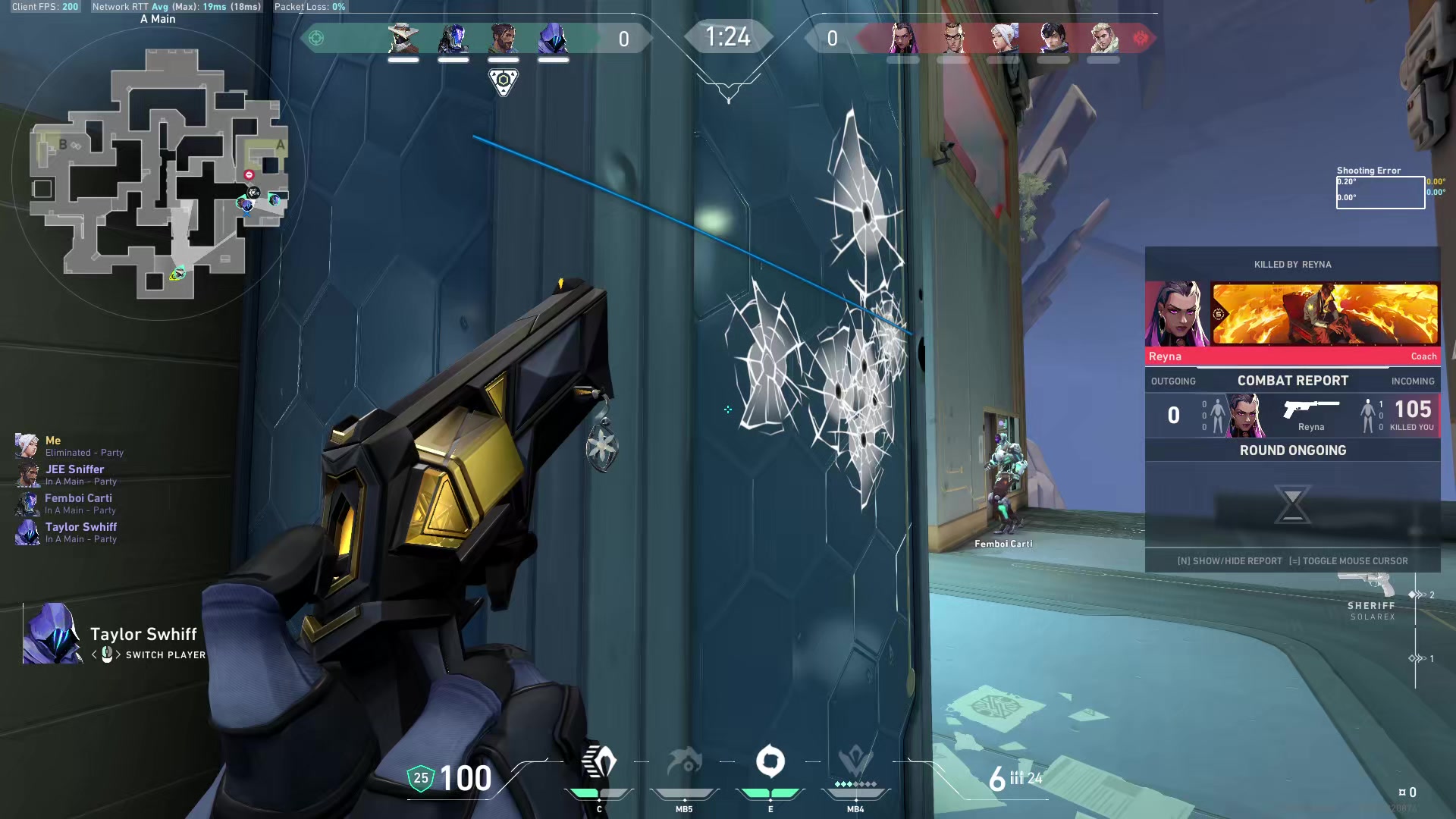This screenshot has width=1456, height=819.
Task: Click the minimap in the corner
Action: pos(158,173)
